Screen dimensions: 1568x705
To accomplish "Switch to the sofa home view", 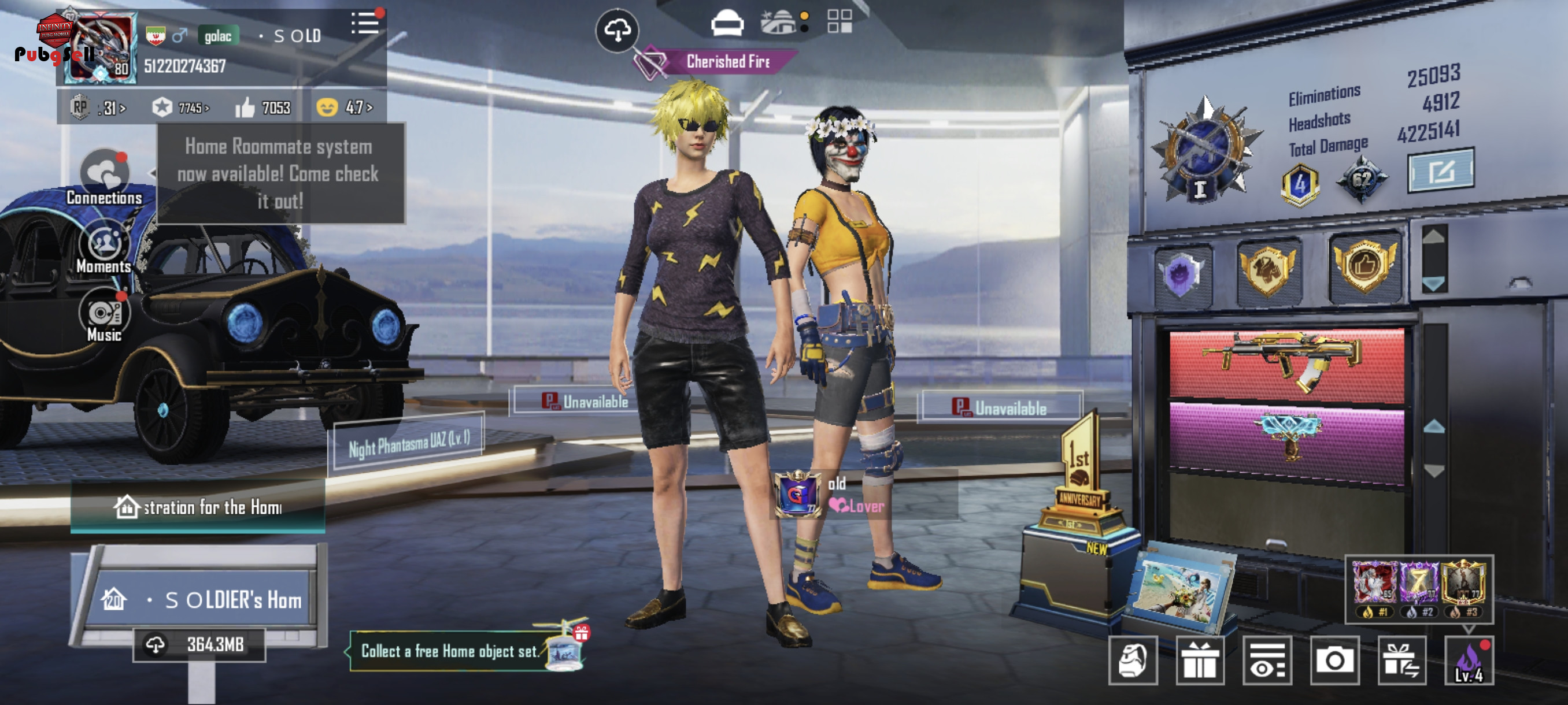I will point(727,24).
